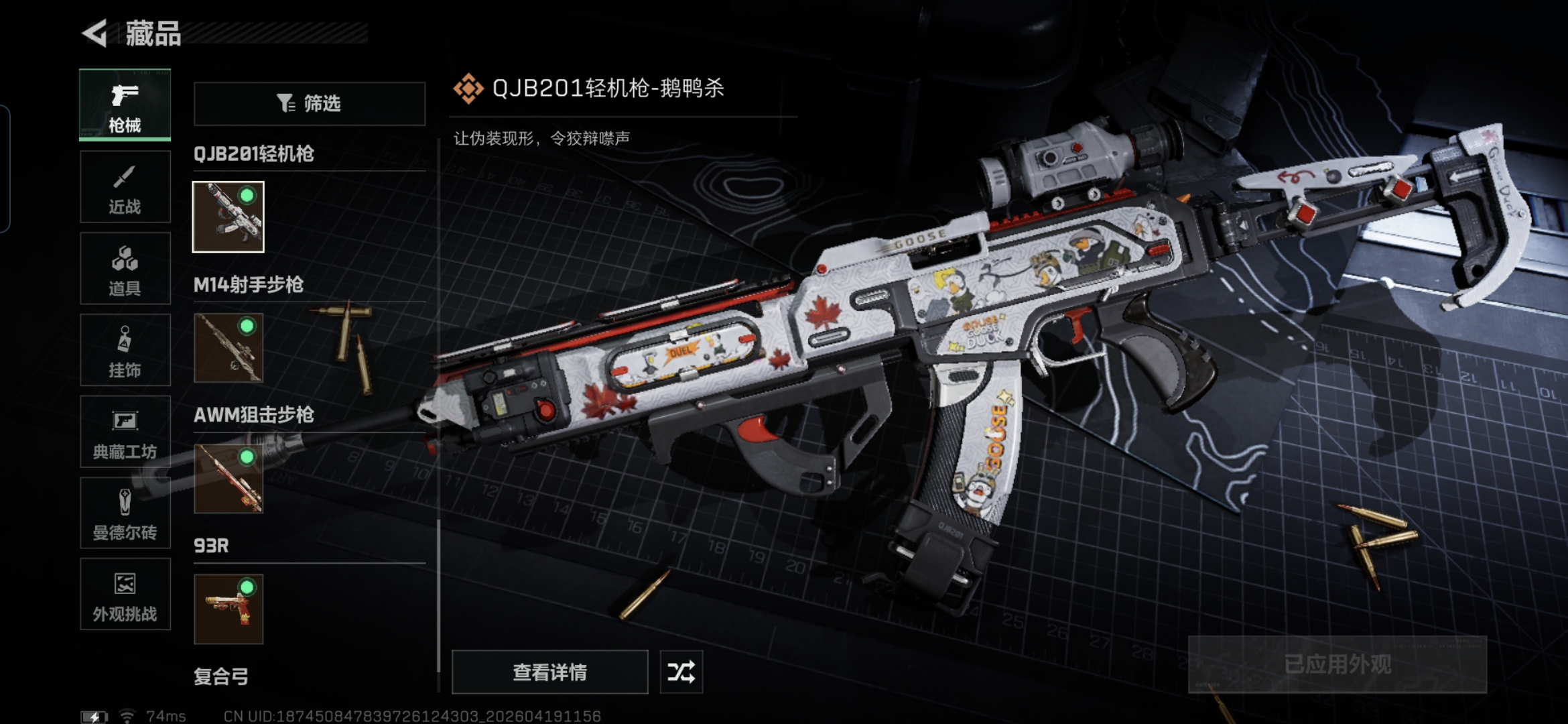Switch to the 枪械 firearms tab
1568x724 pixels.
click(x=125, y=105)
